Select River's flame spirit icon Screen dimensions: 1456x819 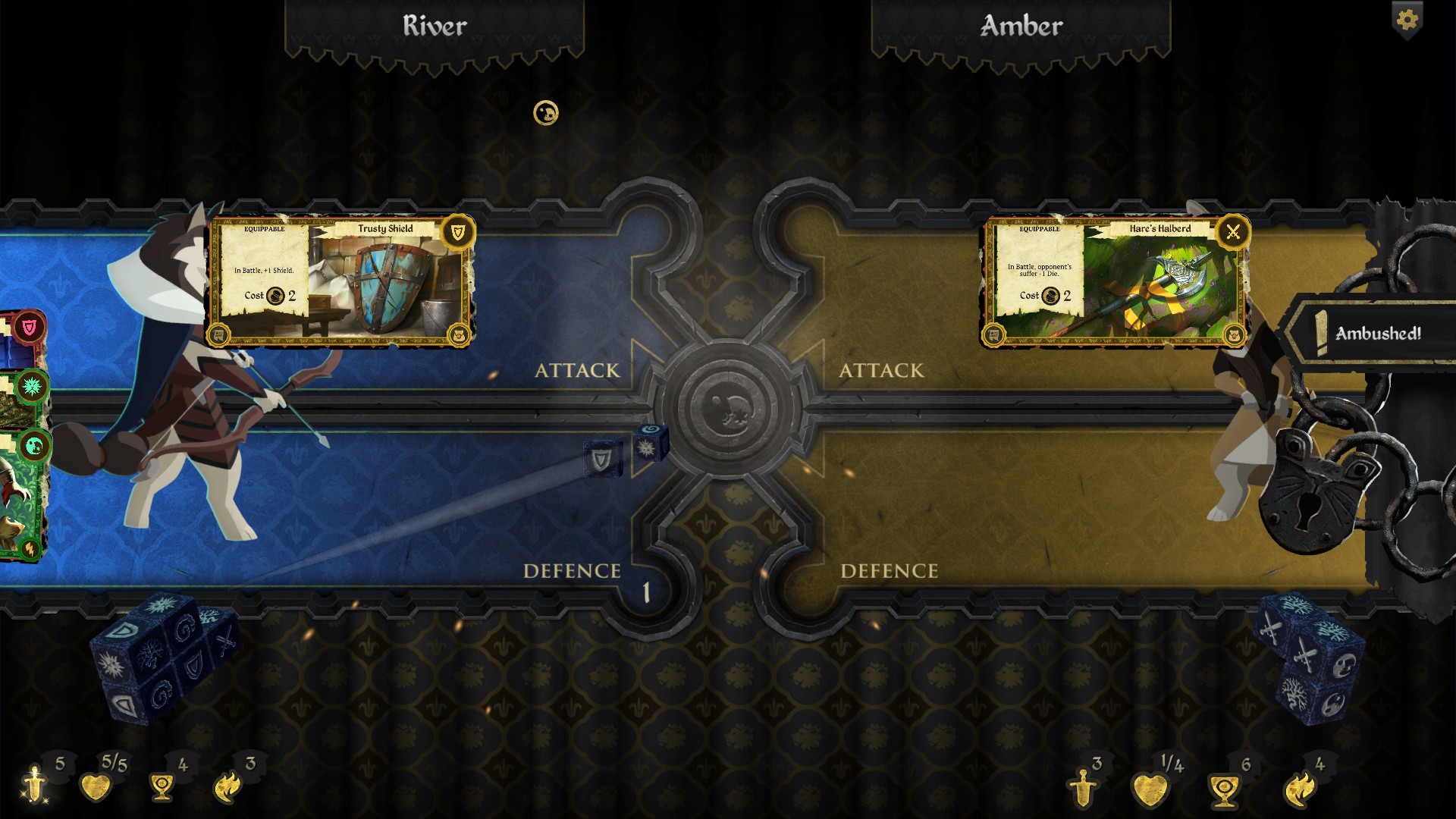pos(227,787)
